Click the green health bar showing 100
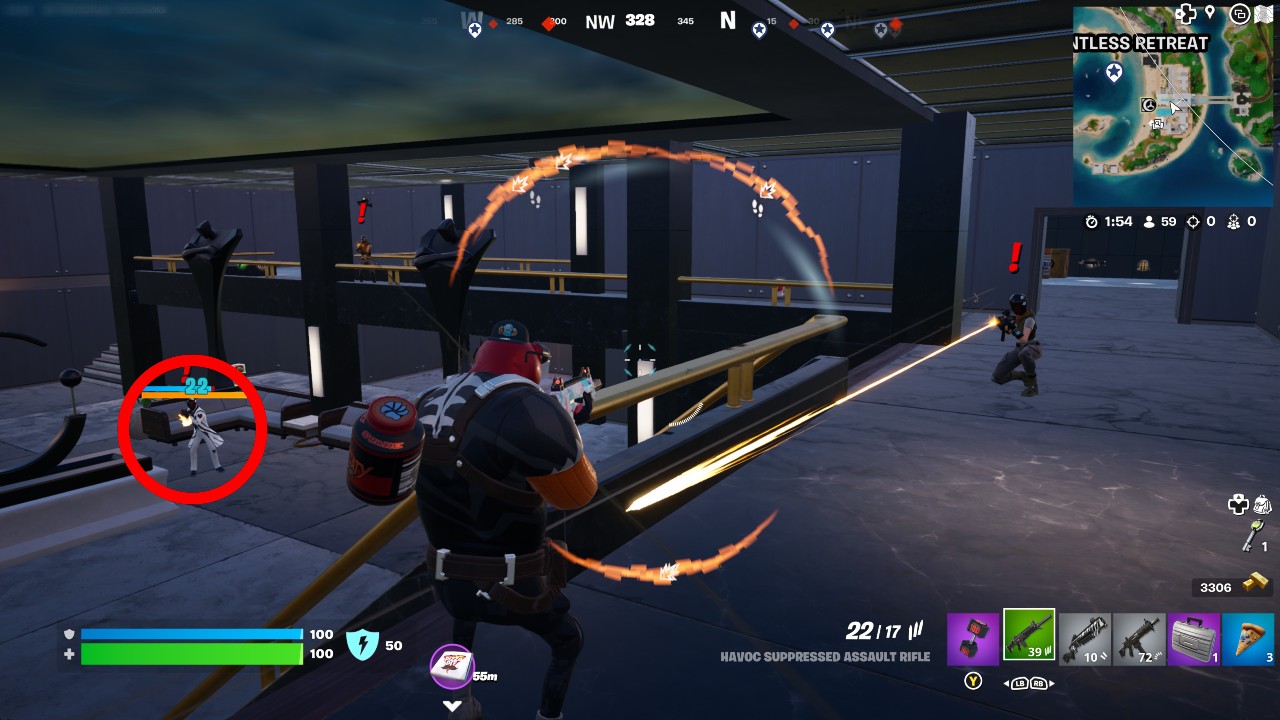Screen dimensions: 1280x720 coord(190,655)
